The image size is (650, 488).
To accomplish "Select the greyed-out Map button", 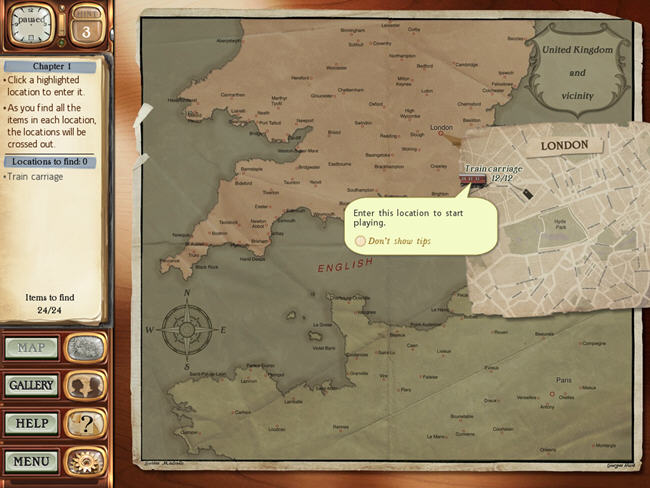I will pyautogui.click(x=31, y=348).
